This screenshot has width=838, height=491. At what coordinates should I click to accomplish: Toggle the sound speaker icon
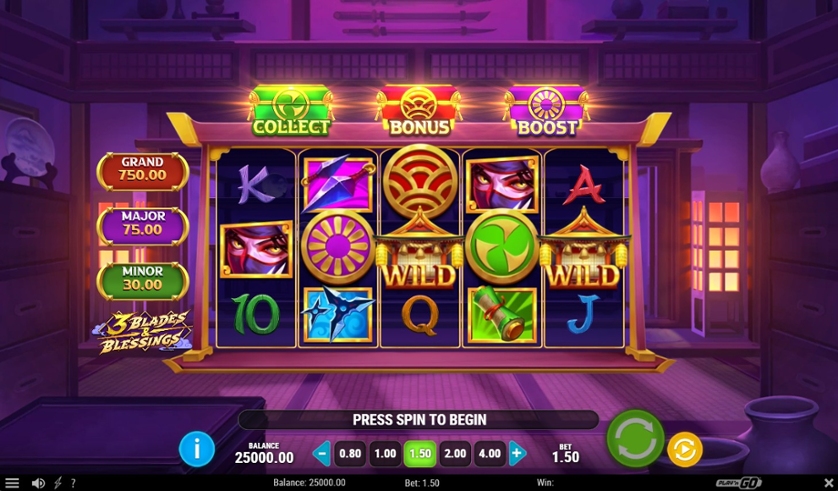38,483
